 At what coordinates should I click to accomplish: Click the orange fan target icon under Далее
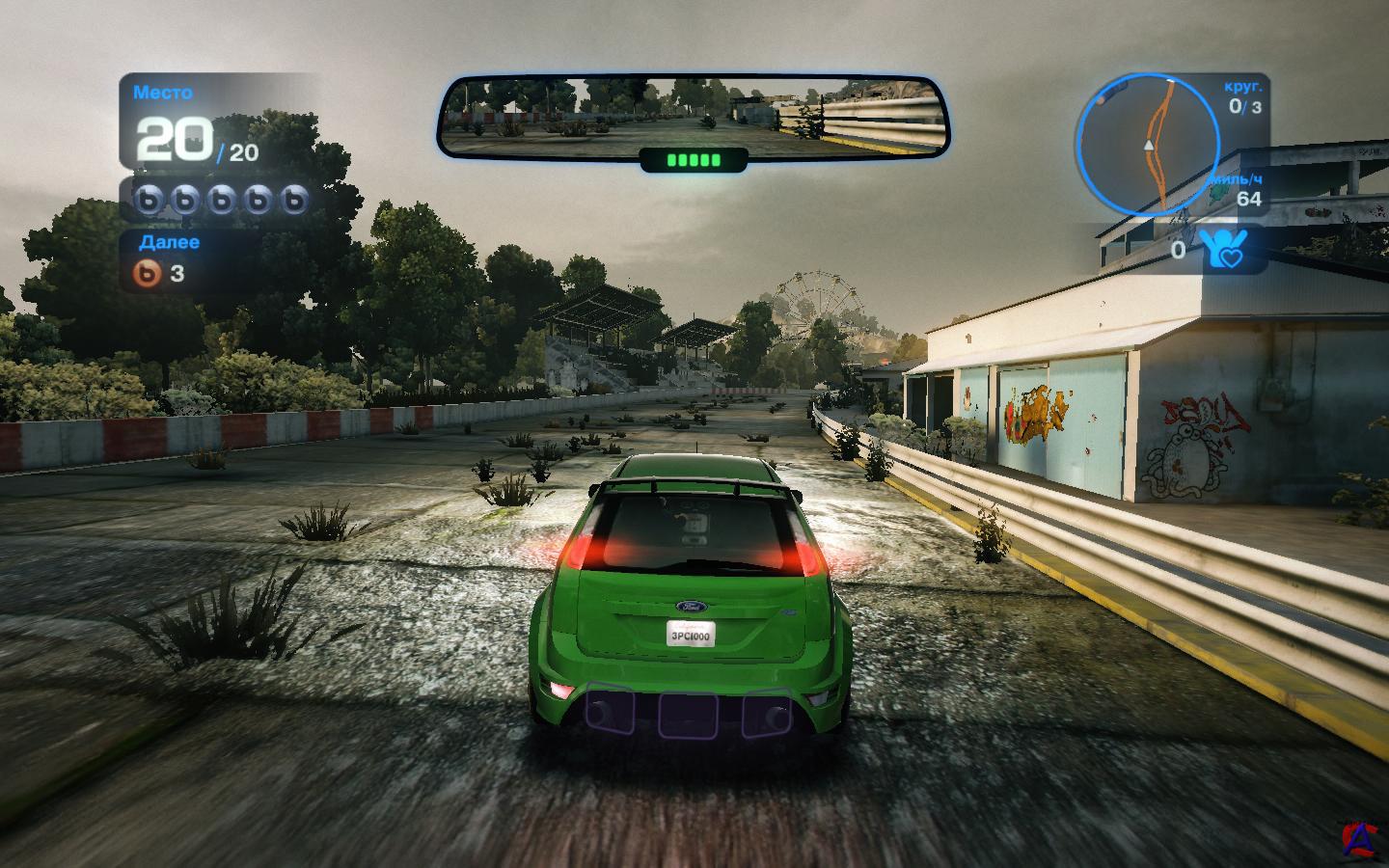149,273
